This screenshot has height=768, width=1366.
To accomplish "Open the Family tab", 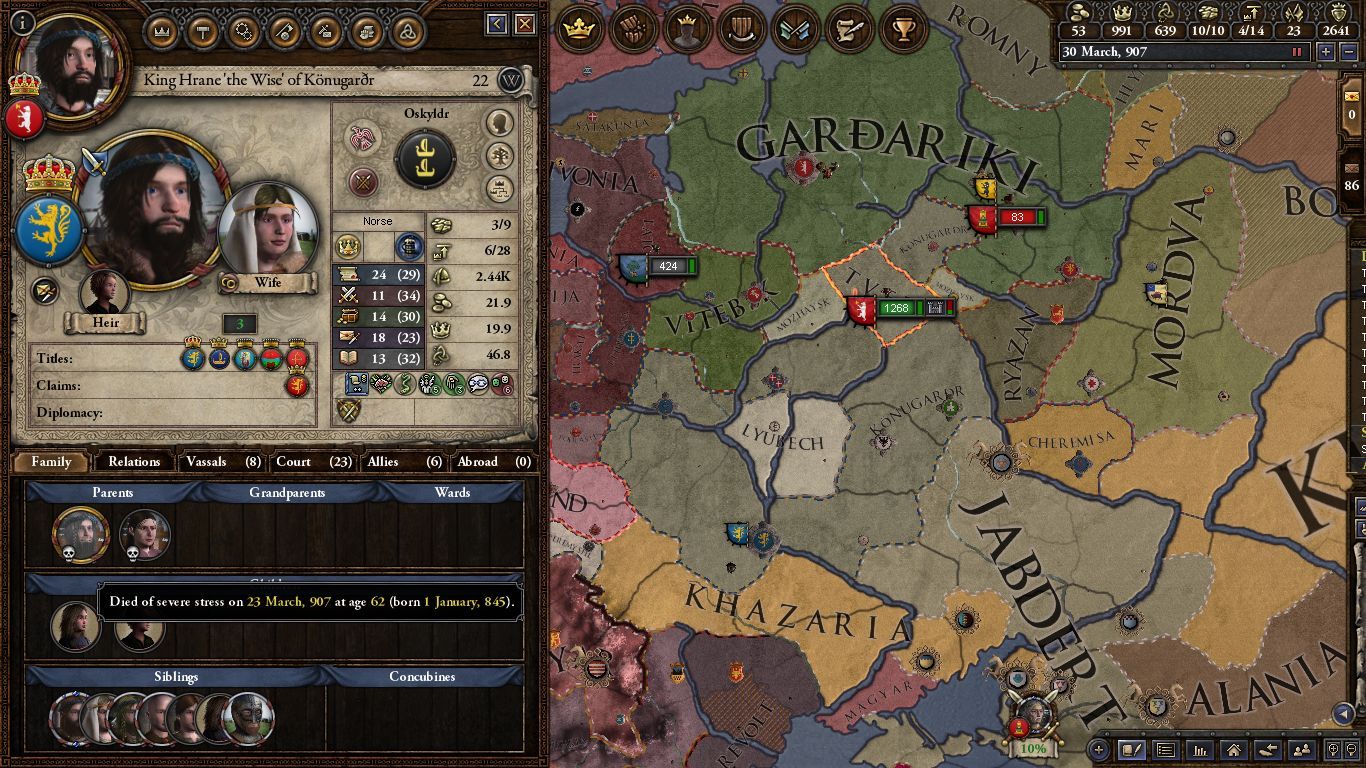I will [51, 462].
